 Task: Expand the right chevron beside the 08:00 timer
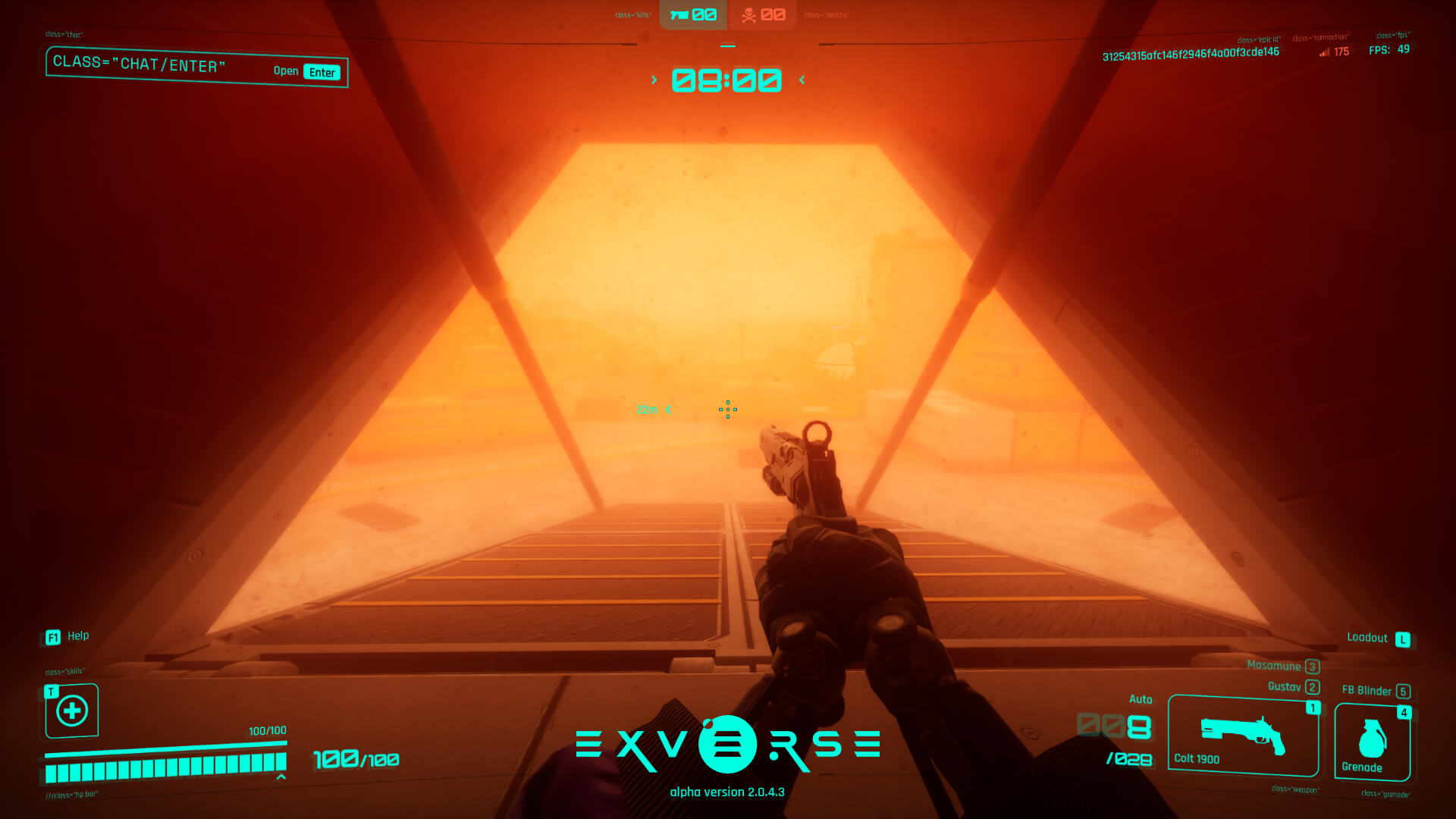click(x=802, y=79)
